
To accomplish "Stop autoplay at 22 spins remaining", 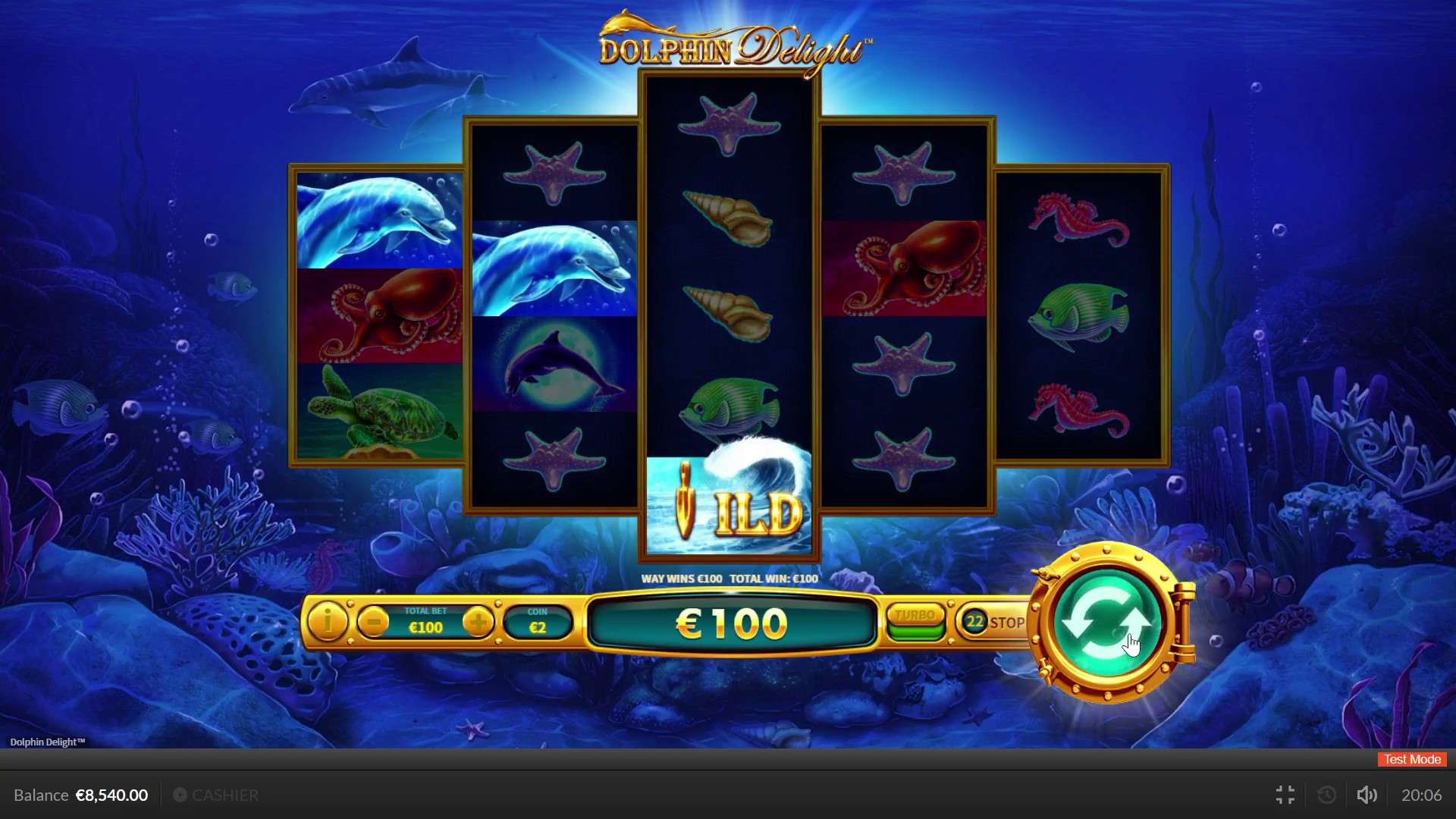I will 1006,623.
